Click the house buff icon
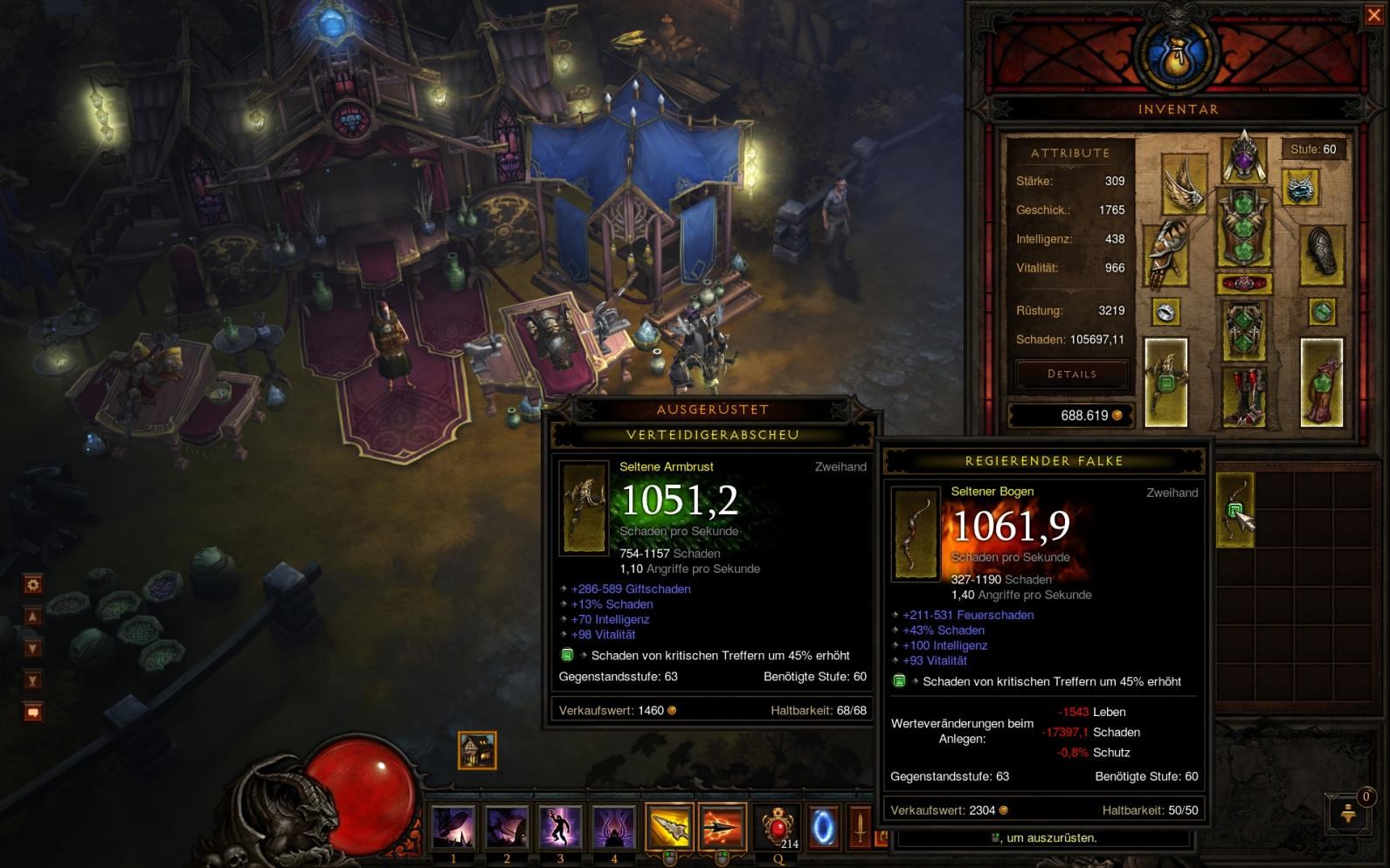Screen dimensions: 1390x868 477,750
